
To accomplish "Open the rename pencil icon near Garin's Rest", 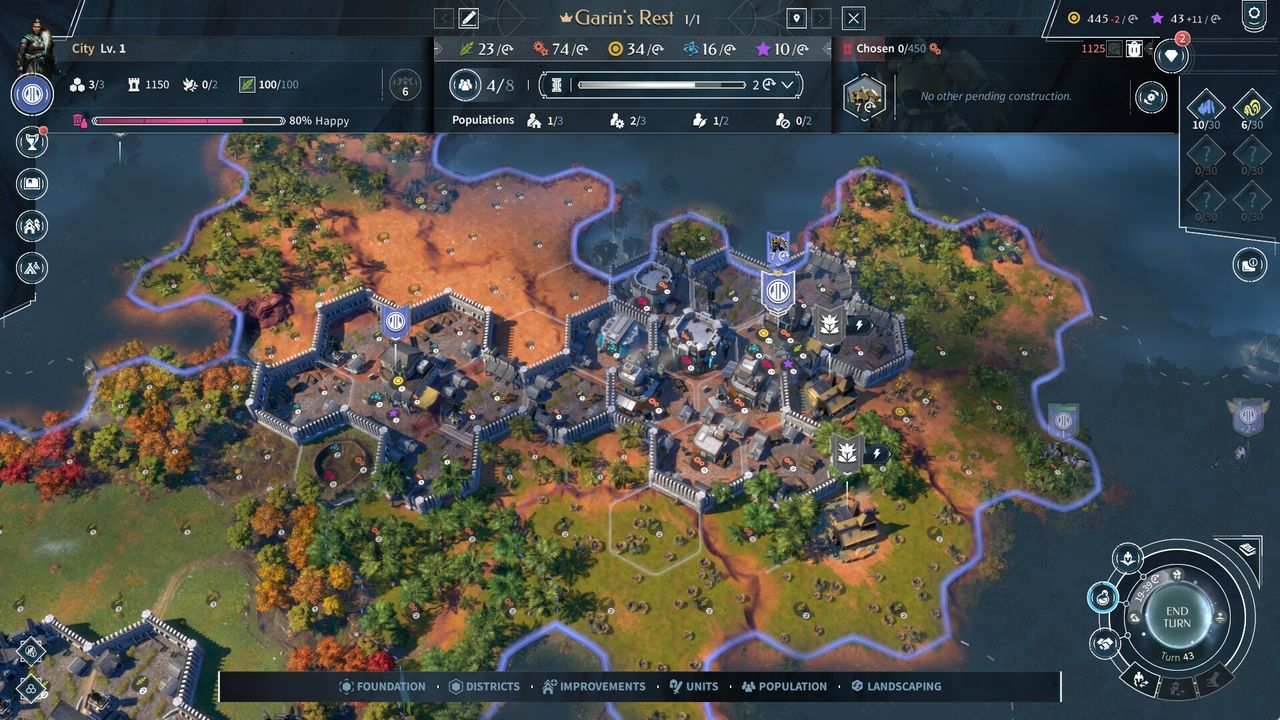I will pyautogui.click(x=469, y=17).
